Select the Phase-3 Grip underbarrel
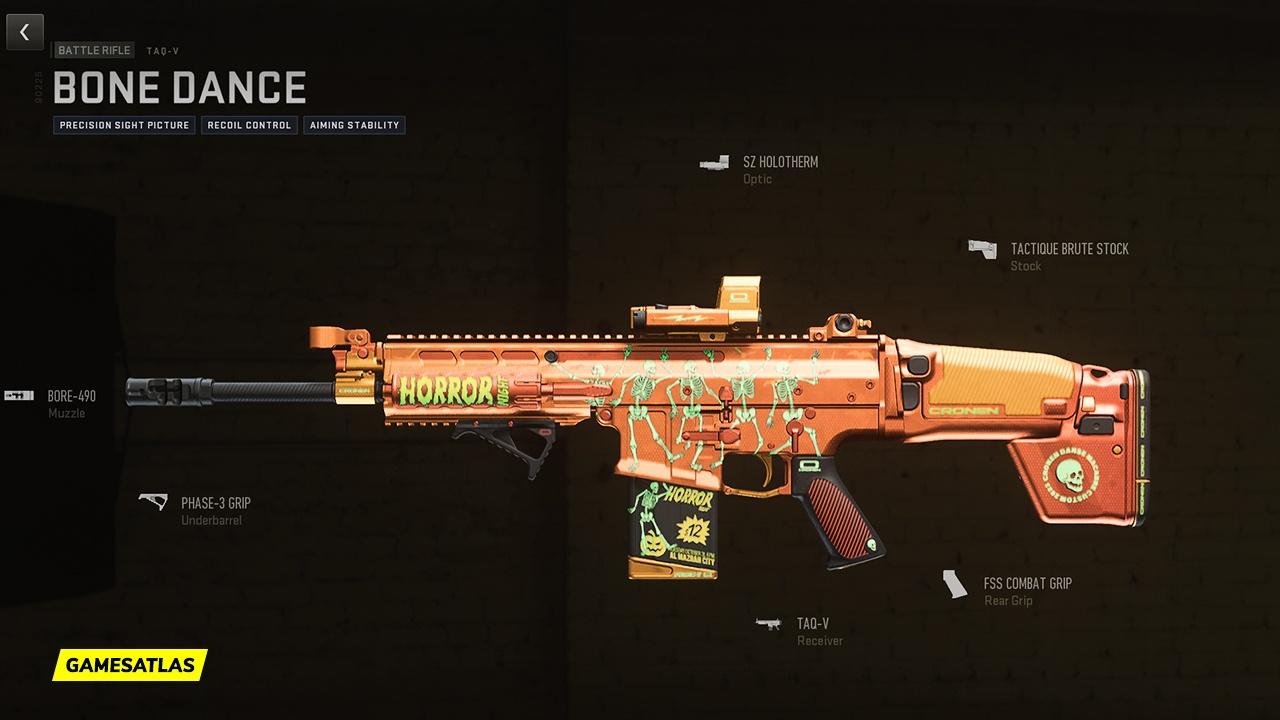The width and height of the screenshot is (1280, 720). pos(215,503)
